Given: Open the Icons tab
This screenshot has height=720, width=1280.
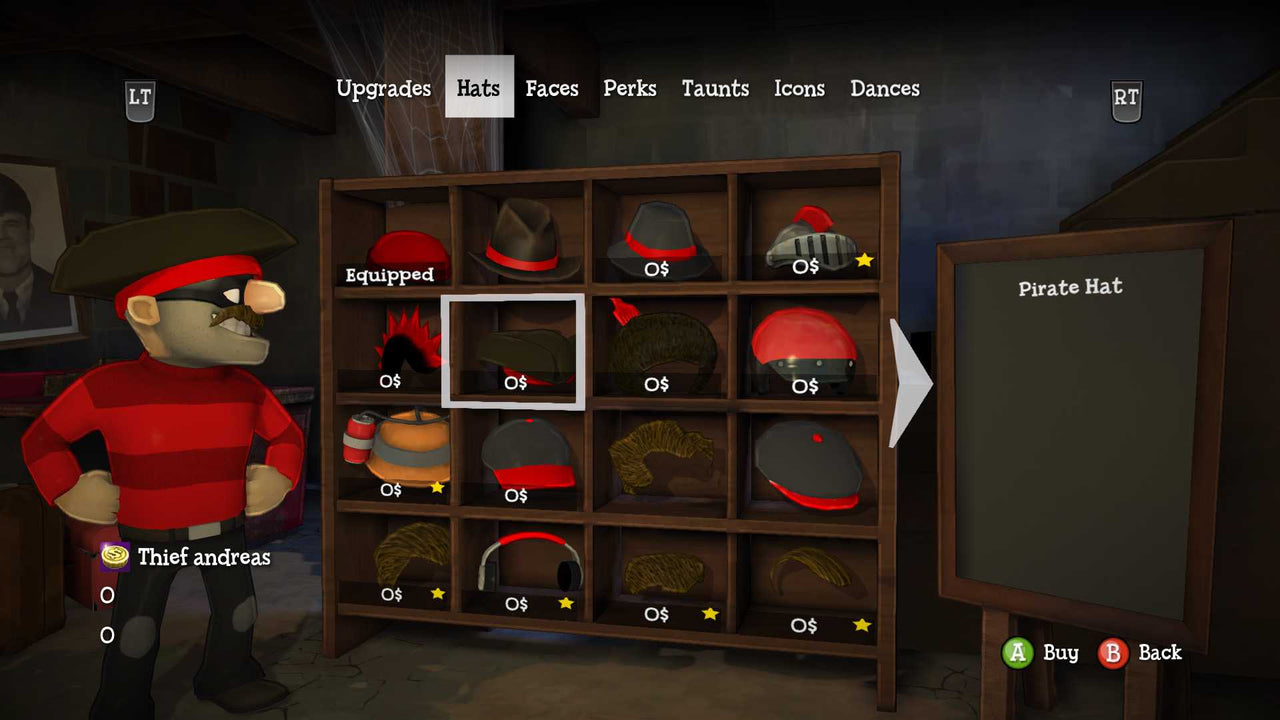Looking at the screenshot, I should pyautogui.click(x=798, y=88).
